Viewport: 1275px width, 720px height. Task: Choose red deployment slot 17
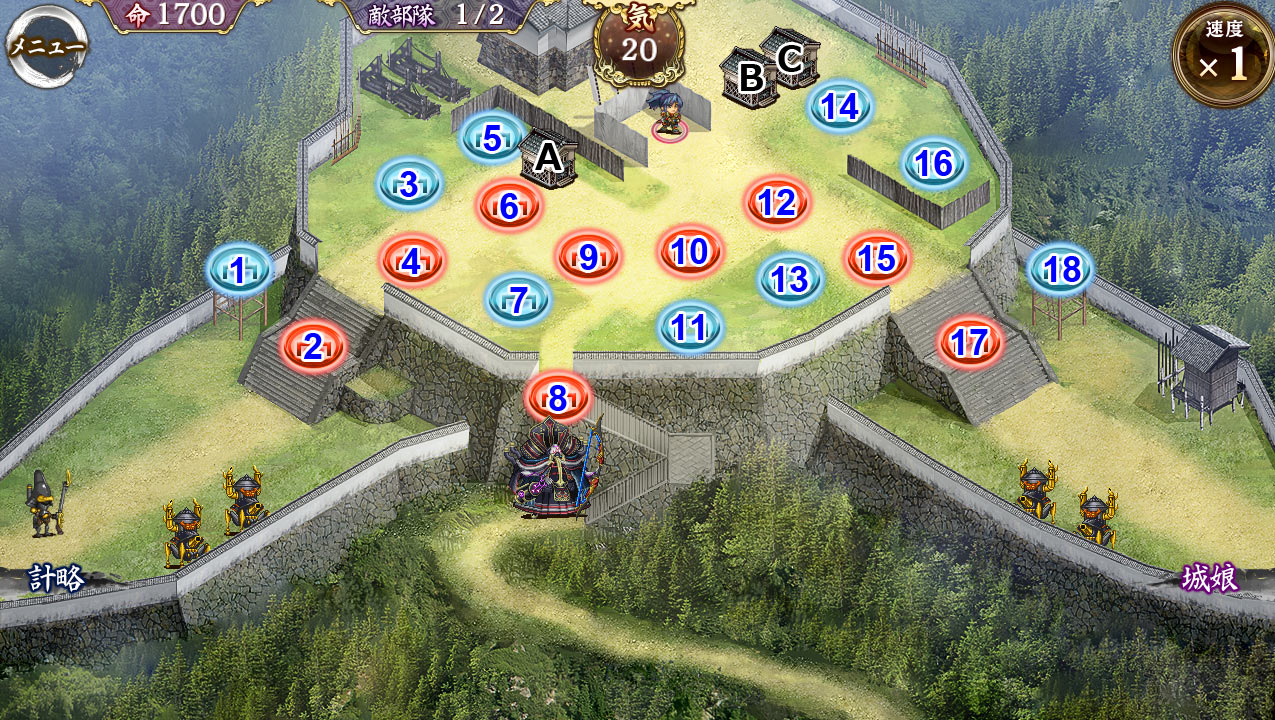pyautogui.click(x=969, y=342)
